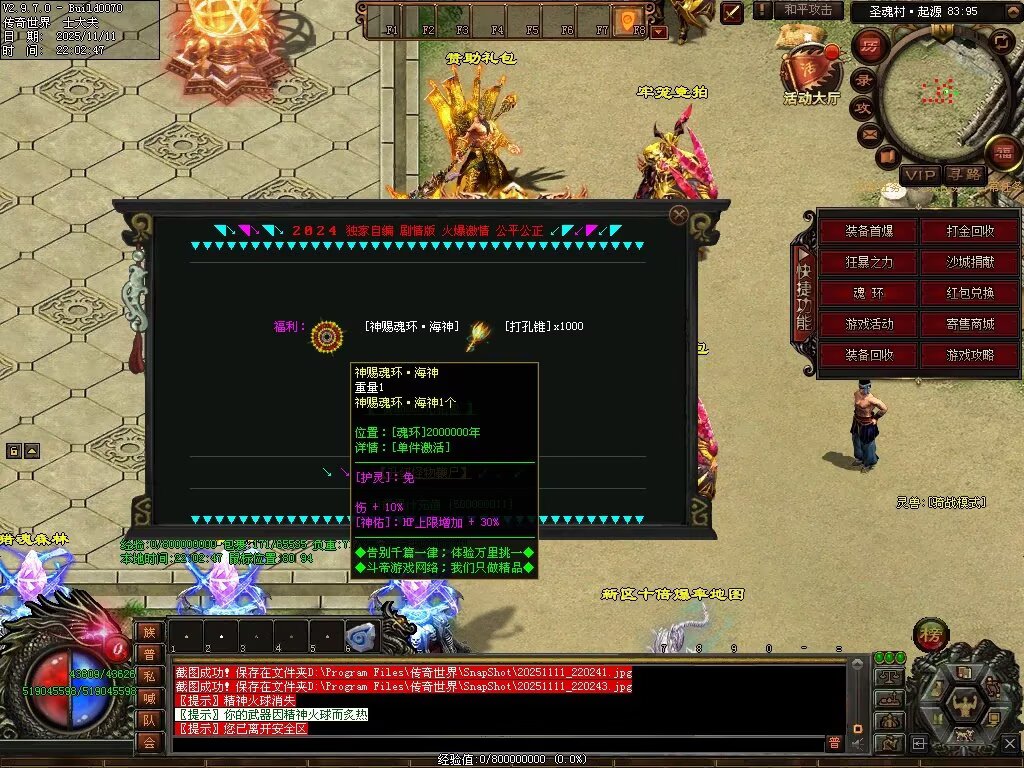Activate the 寻路 pathfinding button
This screenshot has height=768, width=1024.
(x=964, y=175)
